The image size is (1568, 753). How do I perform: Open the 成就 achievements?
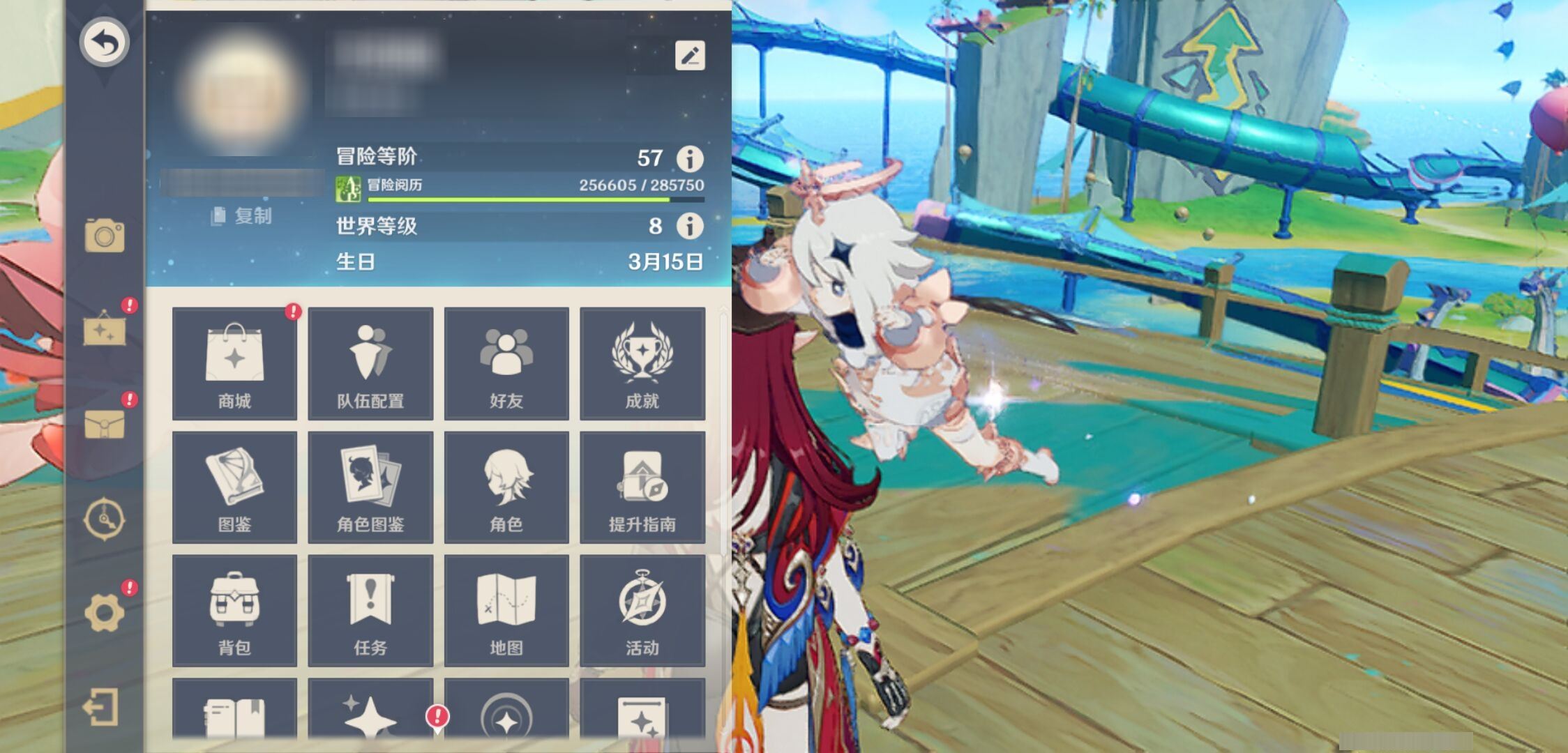coord(642,363)
